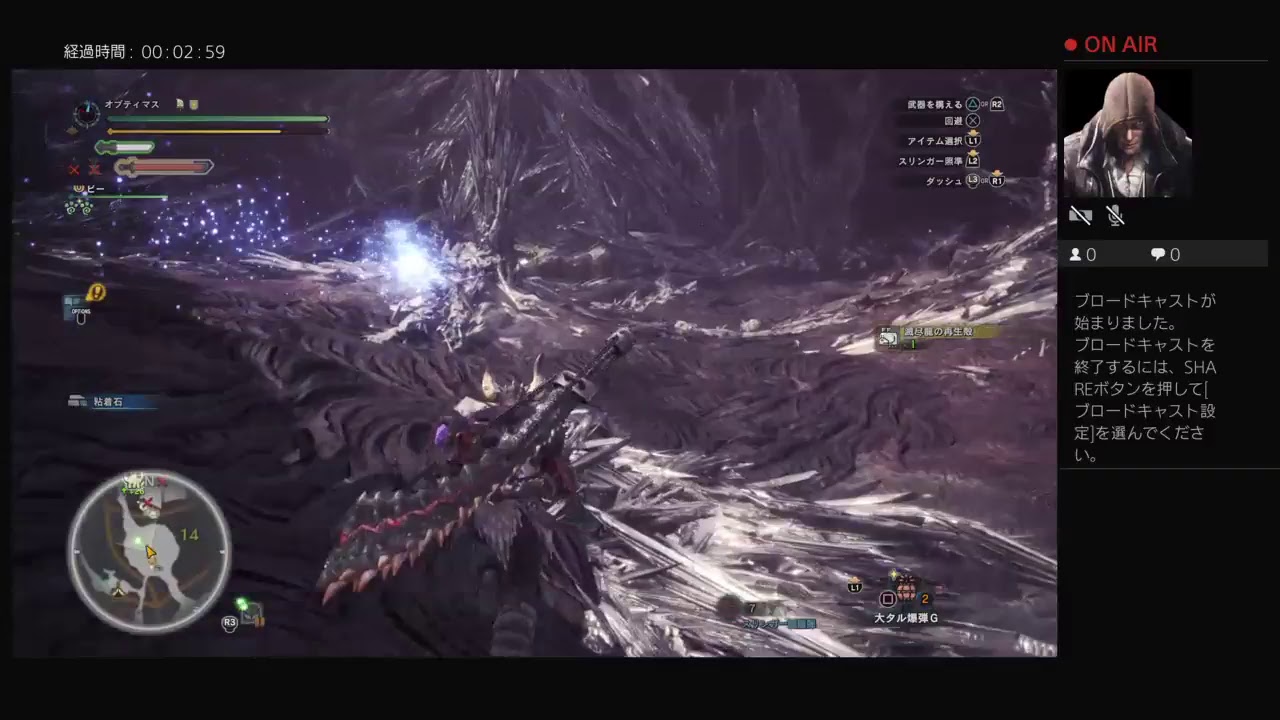Open the minimap compass in the corner

(x=148, y=550)
